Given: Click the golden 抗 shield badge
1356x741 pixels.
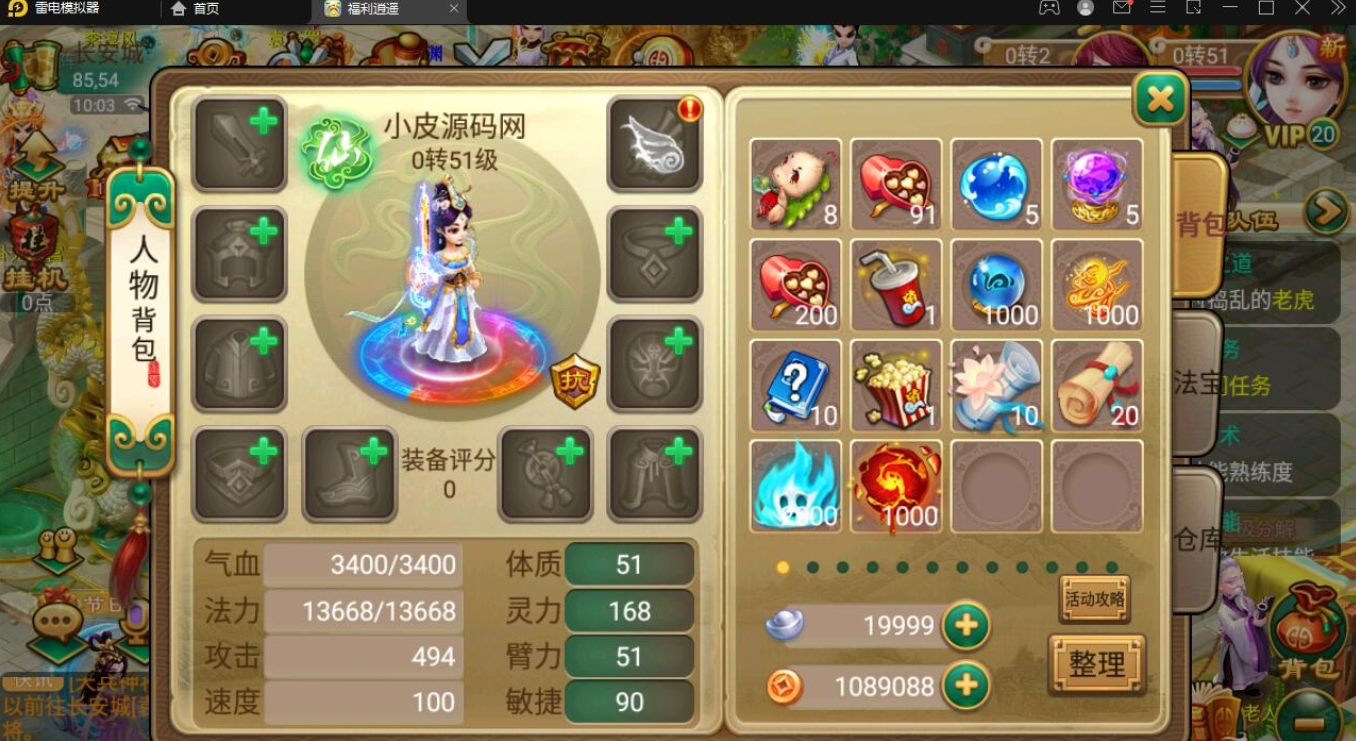Looking at the screenshot, I should (575, 381).
